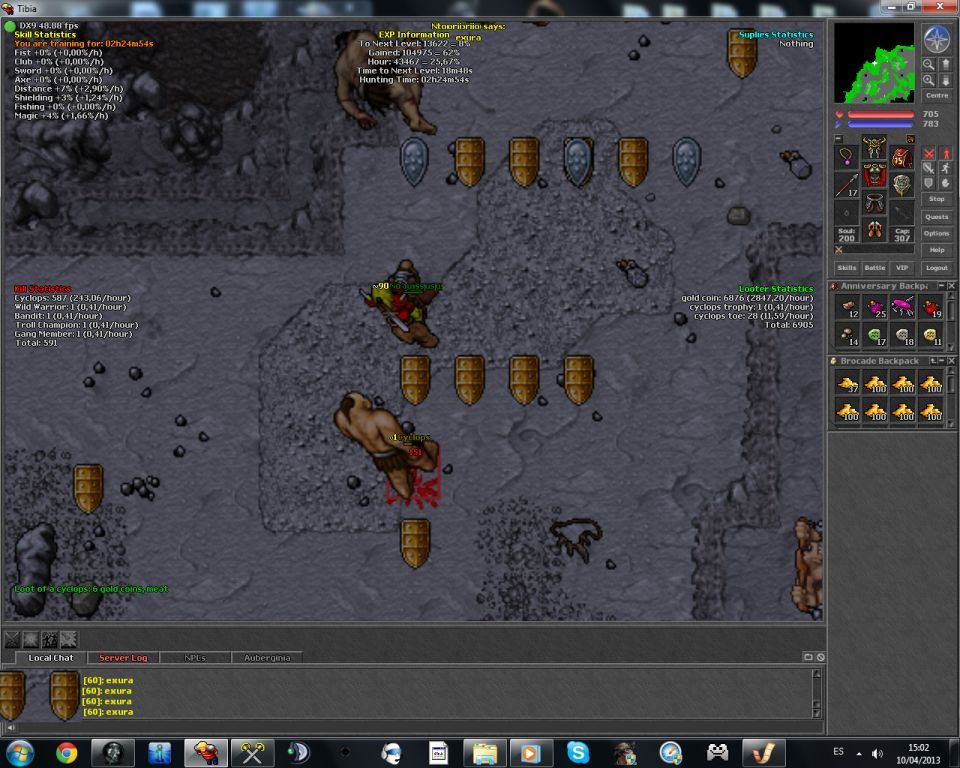Click the compass rose above the zoom buttons
Viewport: 960px width, 768px height.
coord(937,39)
